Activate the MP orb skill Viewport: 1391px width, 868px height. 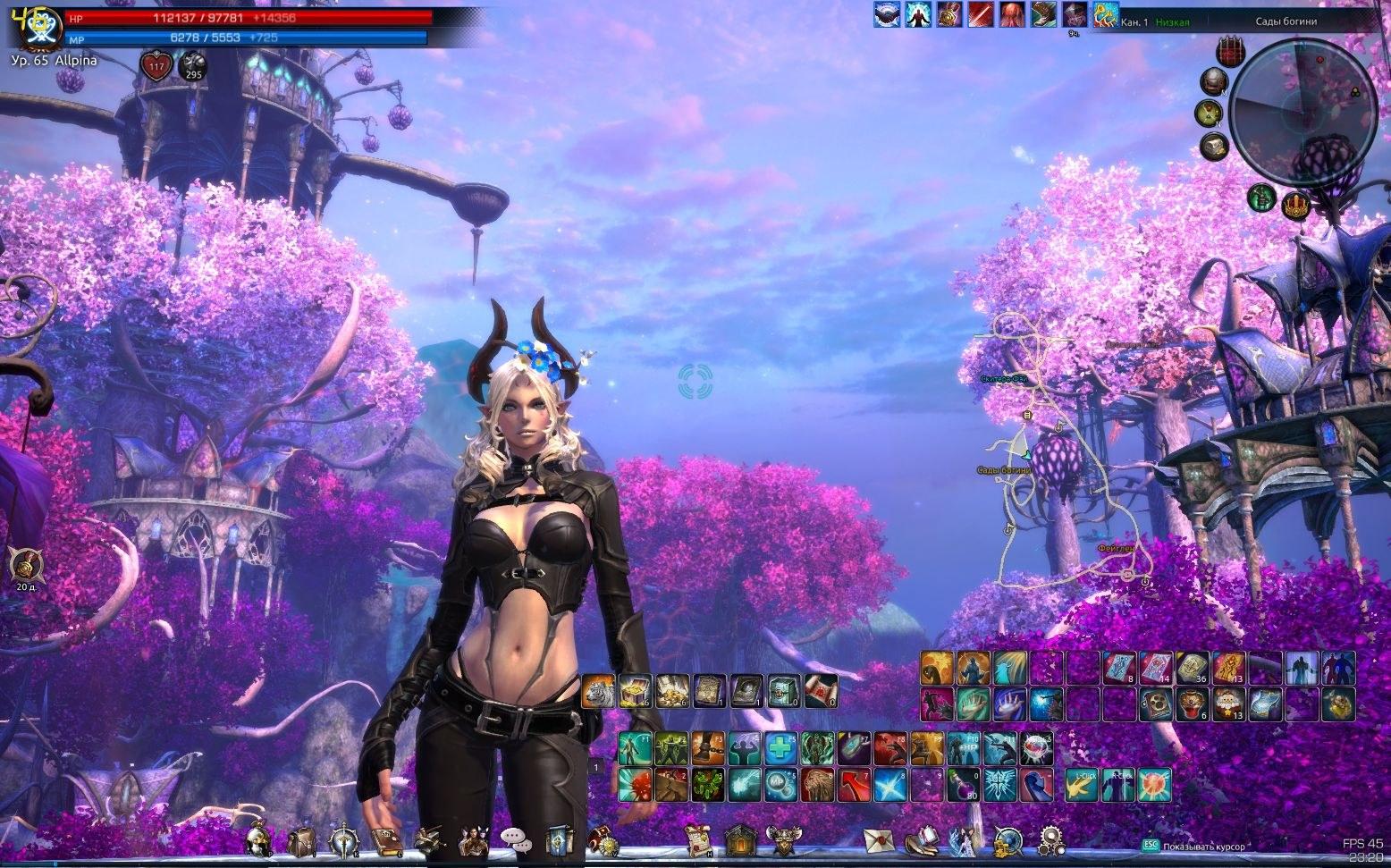click(x=780, y=784)
